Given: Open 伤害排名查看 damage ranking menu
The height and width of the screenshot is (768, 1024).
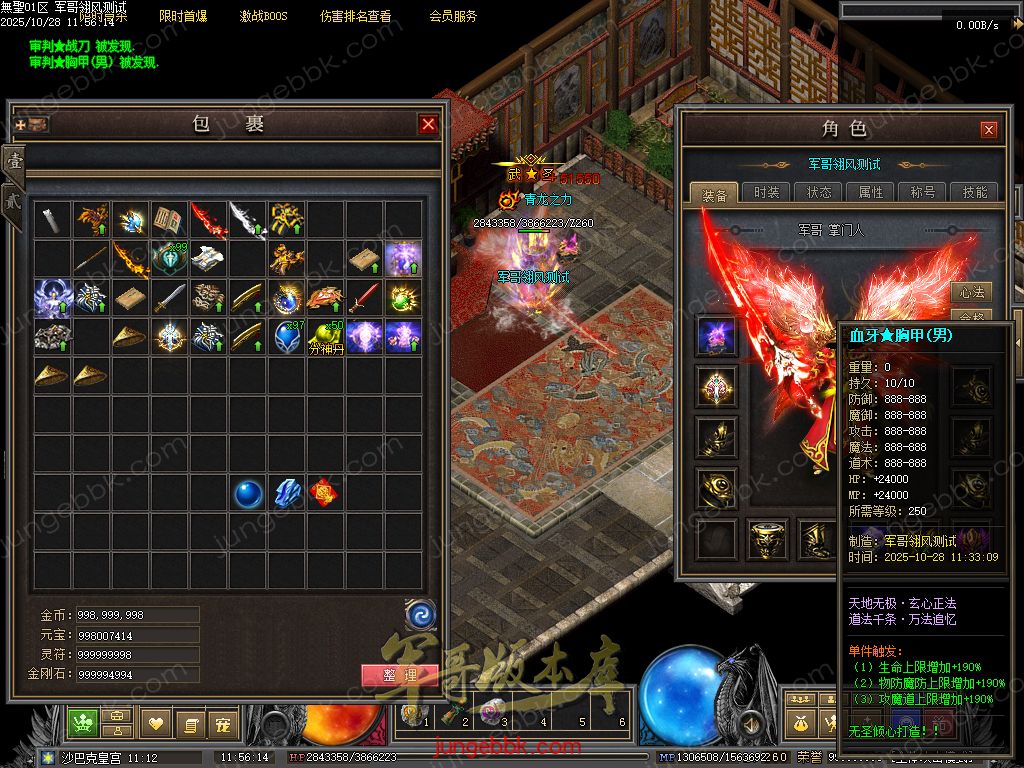Looking at the screenshot, I should (x=355, y=16).
